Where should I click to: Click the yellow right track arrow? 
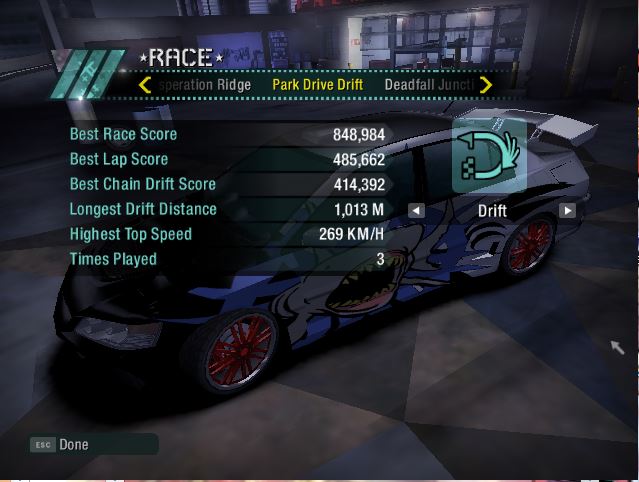pos(486,85)
